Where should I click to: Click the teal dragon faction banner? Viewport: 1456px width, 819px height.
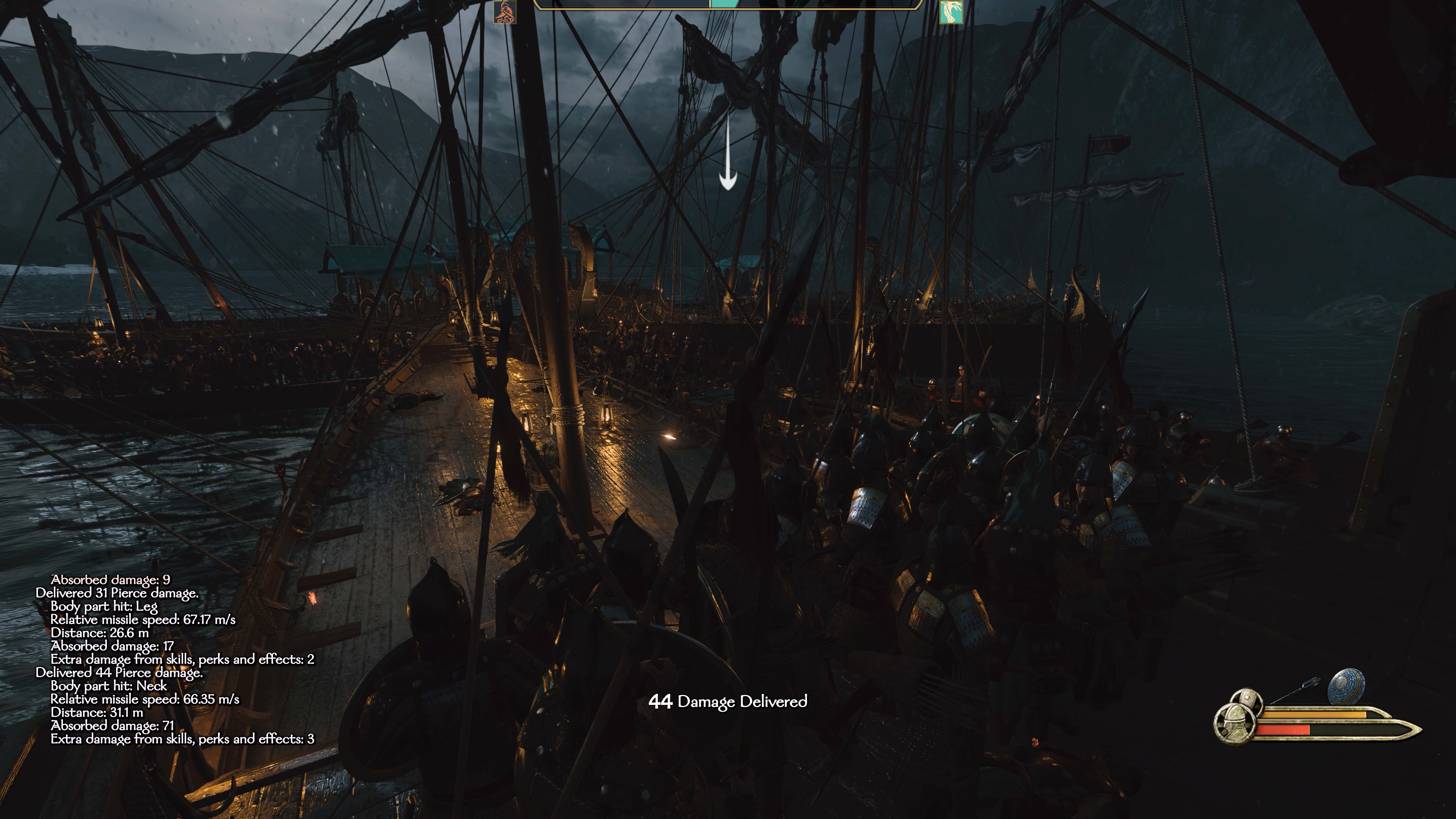[x=951, y=12]
